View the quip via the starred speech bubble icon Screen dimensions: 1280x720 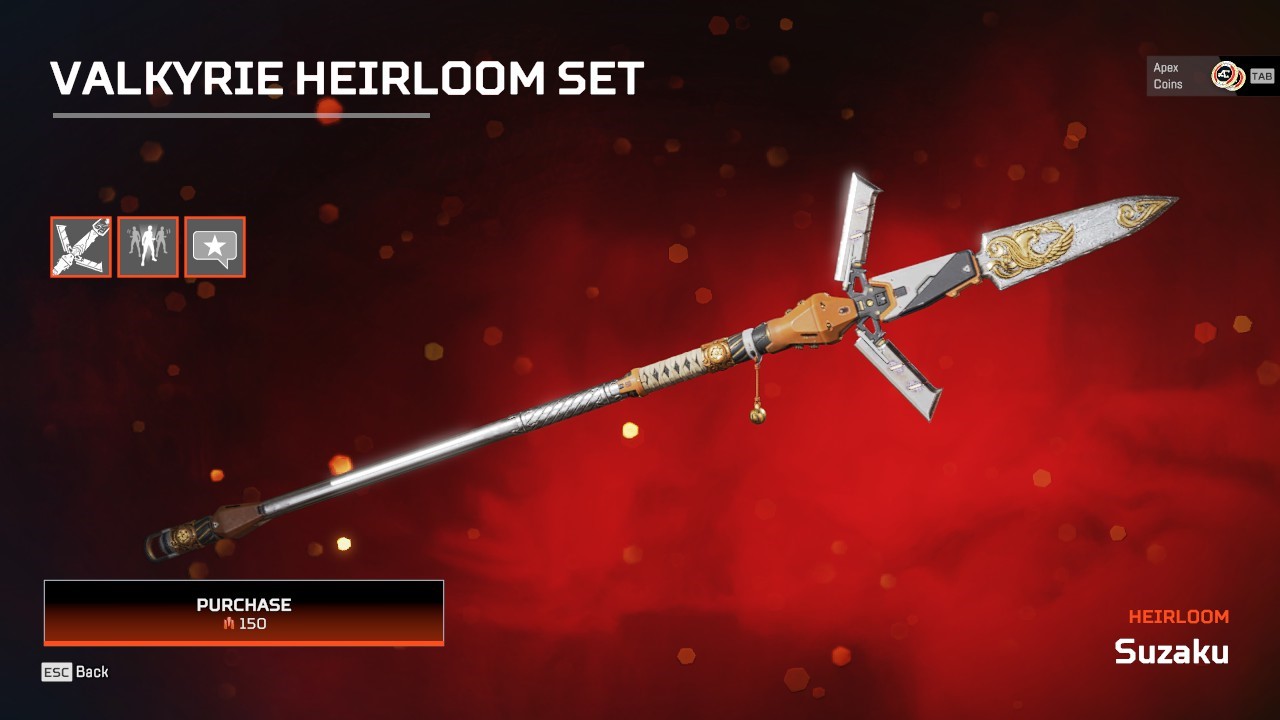pyautogui.click(x=215, y=247)
